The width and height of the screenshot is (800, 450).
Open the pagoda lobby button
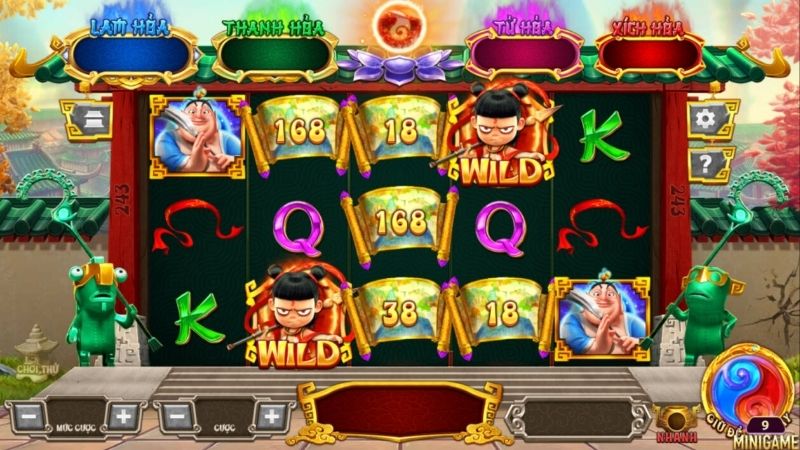pyautogui.click(x=84, y=120)
